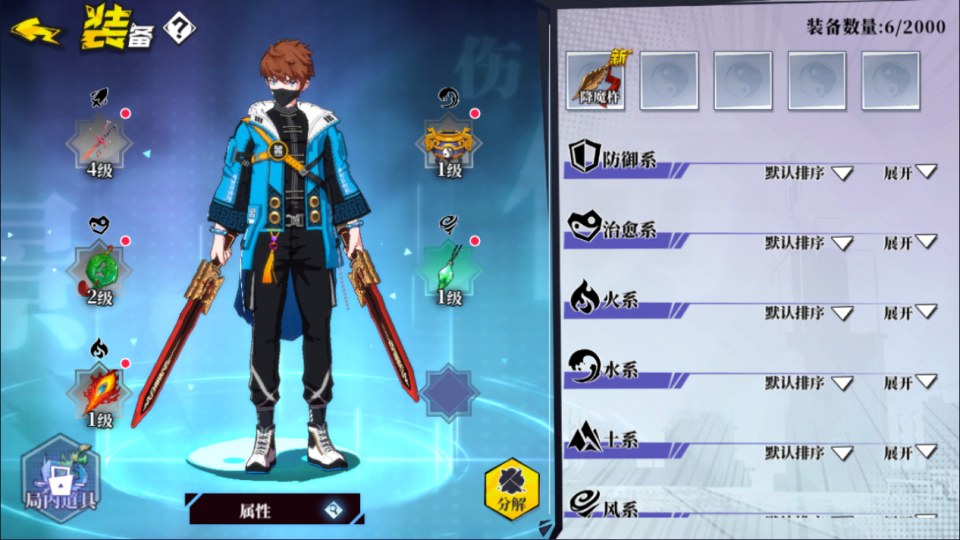Select the level 1 fire feather slot
The height and width of the screenshot is (540, 960).
coord(99,390)
